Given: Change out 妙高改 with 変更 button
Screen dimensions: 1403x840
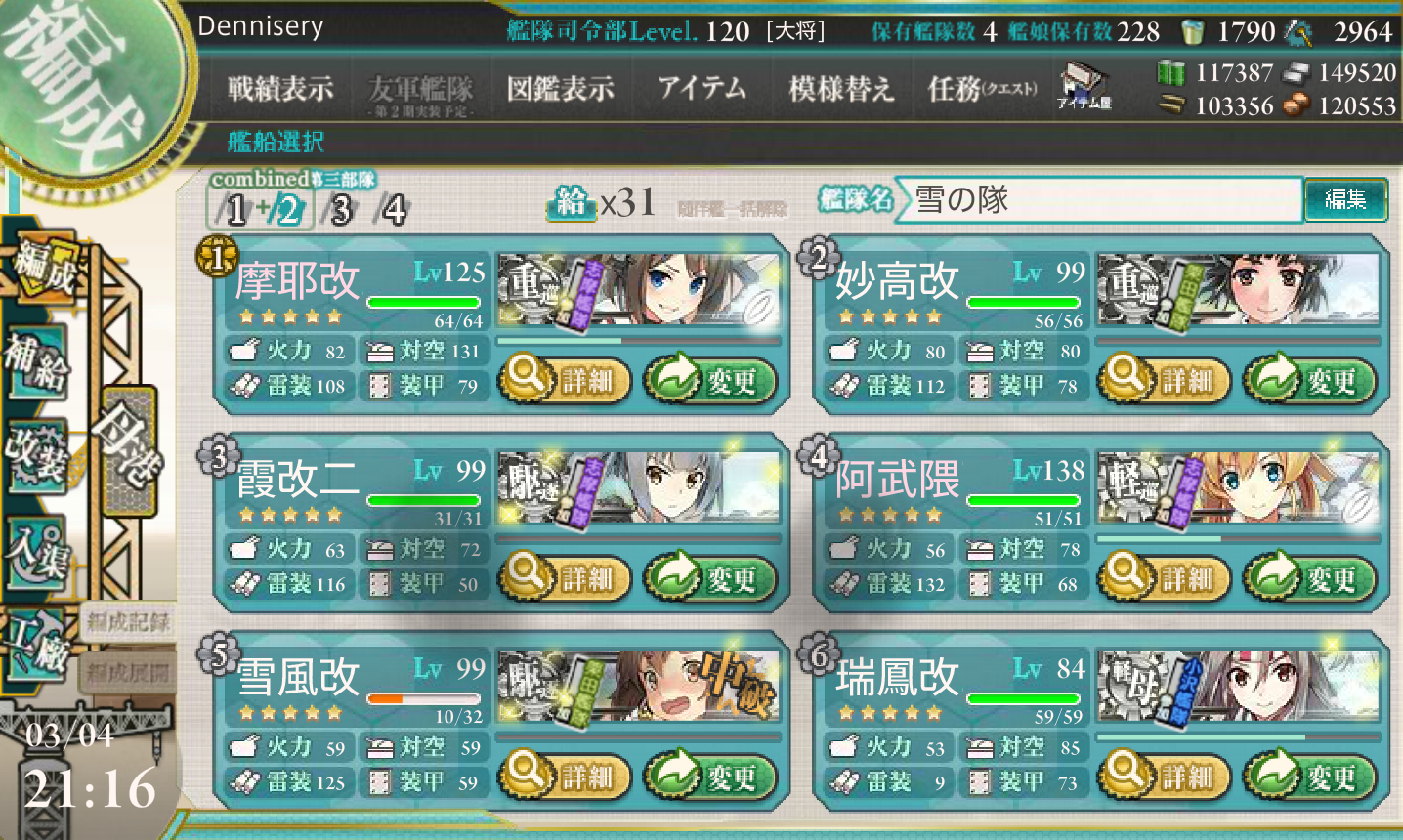Looking at the screenshot, I should 1309,380.
